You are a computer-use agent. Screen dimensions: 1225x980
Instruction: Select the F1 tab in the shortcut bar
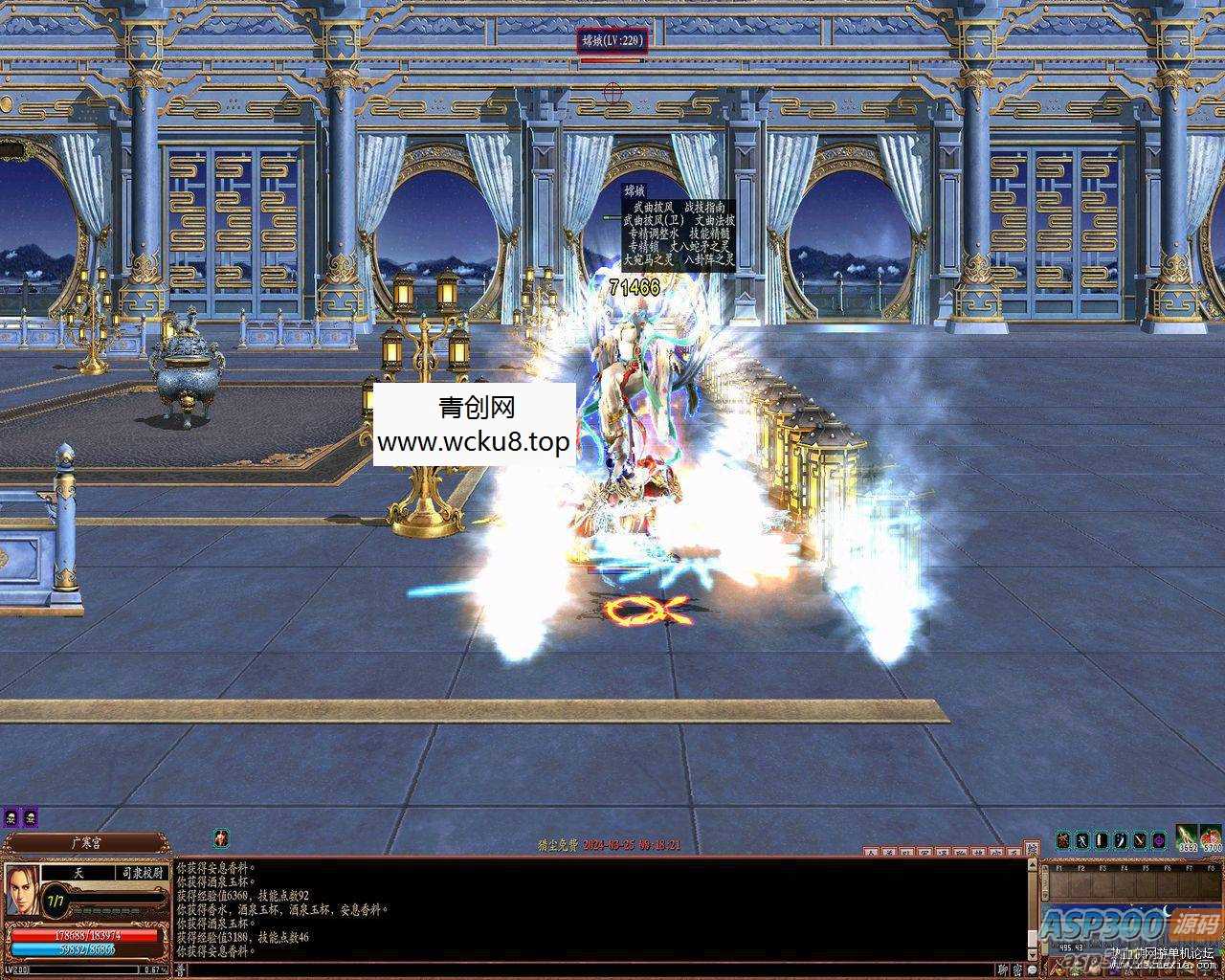[x=1059, y=867]
